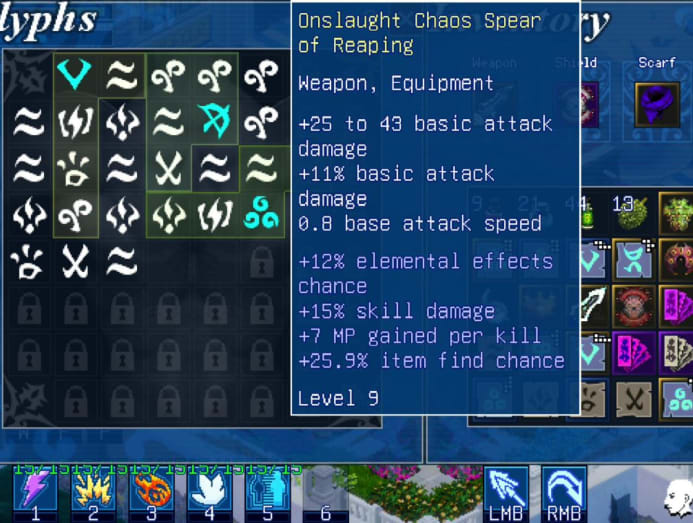Click the green potion bottle stack
This screenshot has width=693, height=523.
coord(588,213)
